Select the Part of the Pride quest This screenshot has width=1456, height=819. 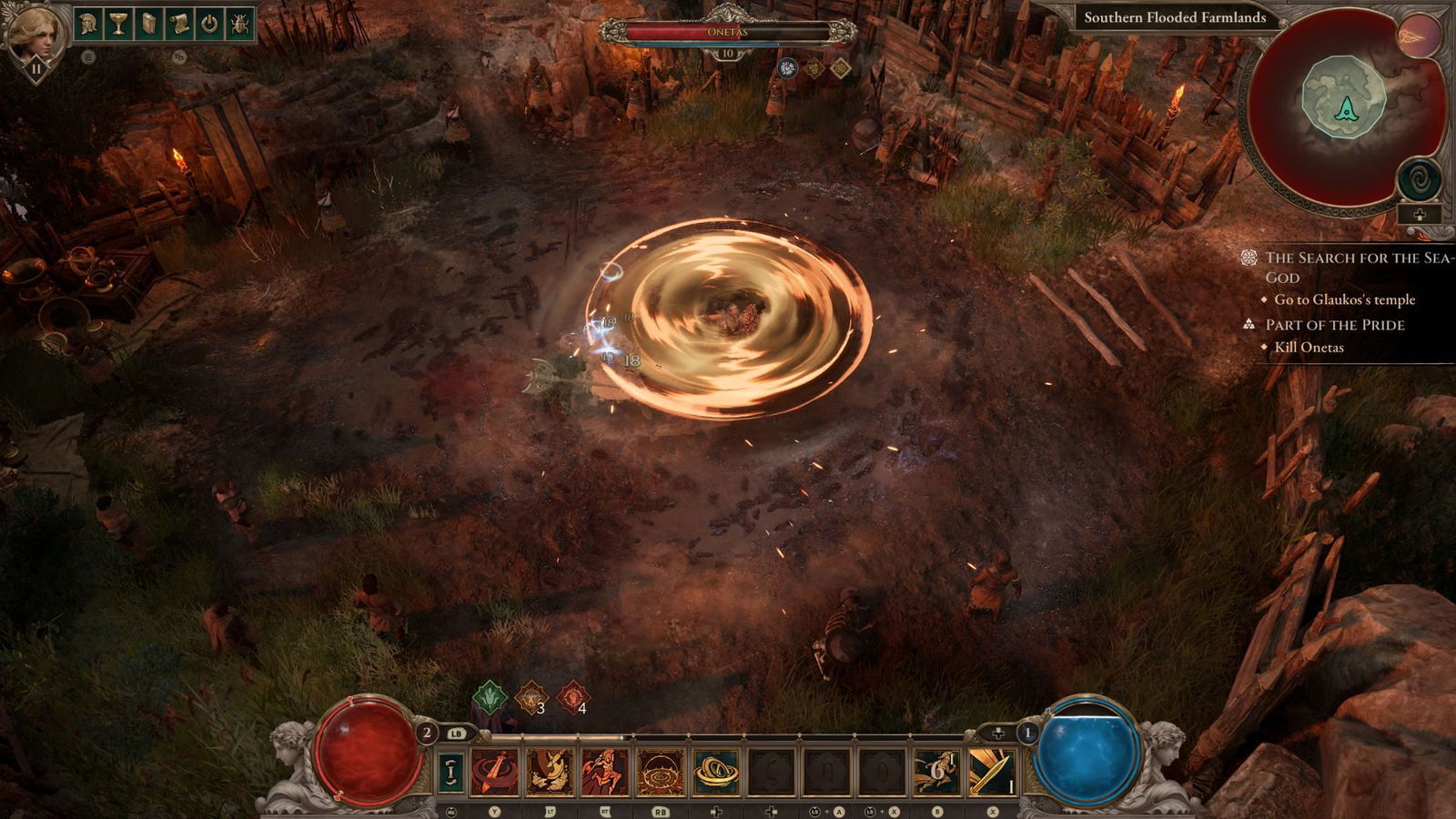pyautogui.click(x=1335, y=325)
